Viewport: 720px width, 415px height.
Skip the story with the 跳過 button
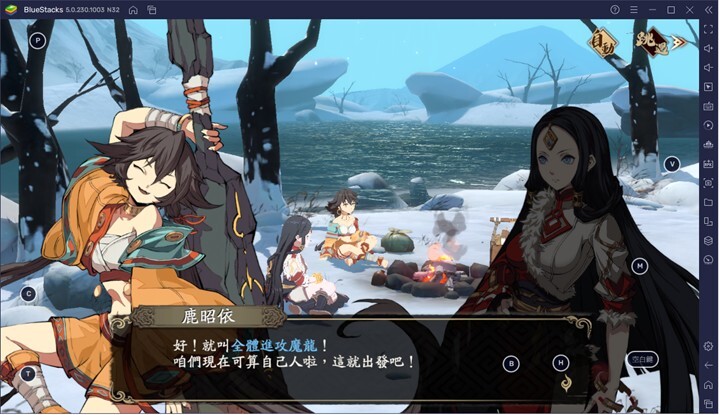coord(653,42)
